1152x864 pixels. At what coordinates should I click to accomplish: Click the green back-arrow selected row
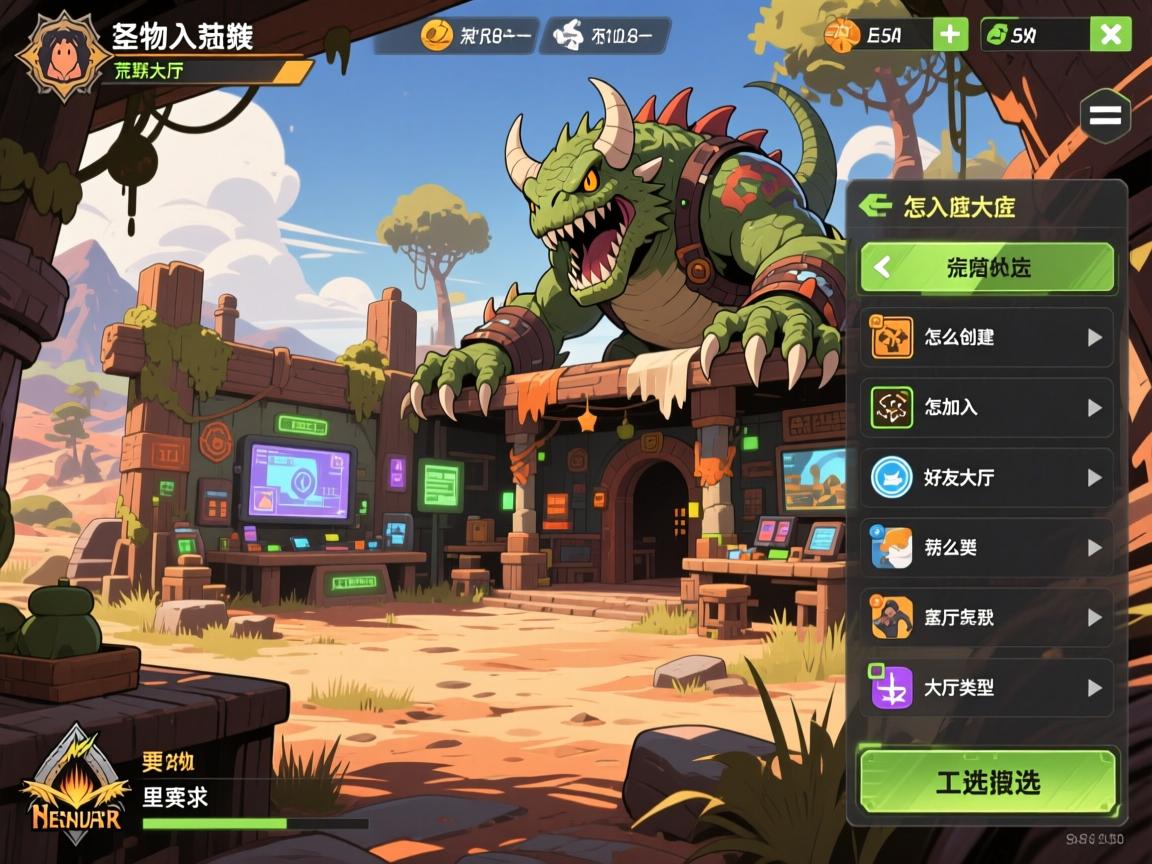click(987, 268)
